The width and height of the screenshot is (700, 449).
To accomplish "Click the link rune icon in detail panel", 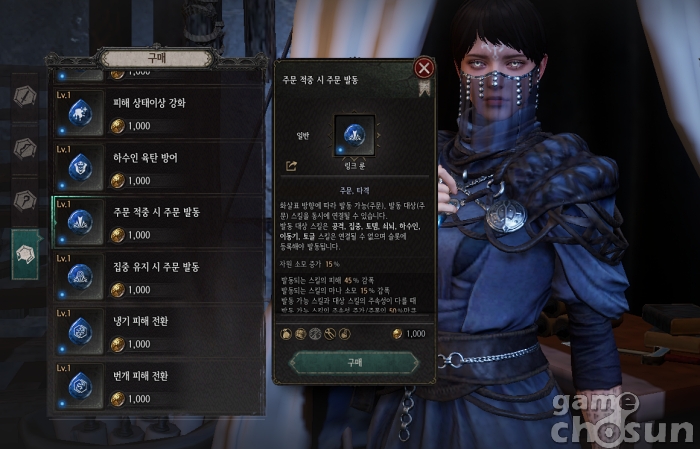I will click(354, 135).
